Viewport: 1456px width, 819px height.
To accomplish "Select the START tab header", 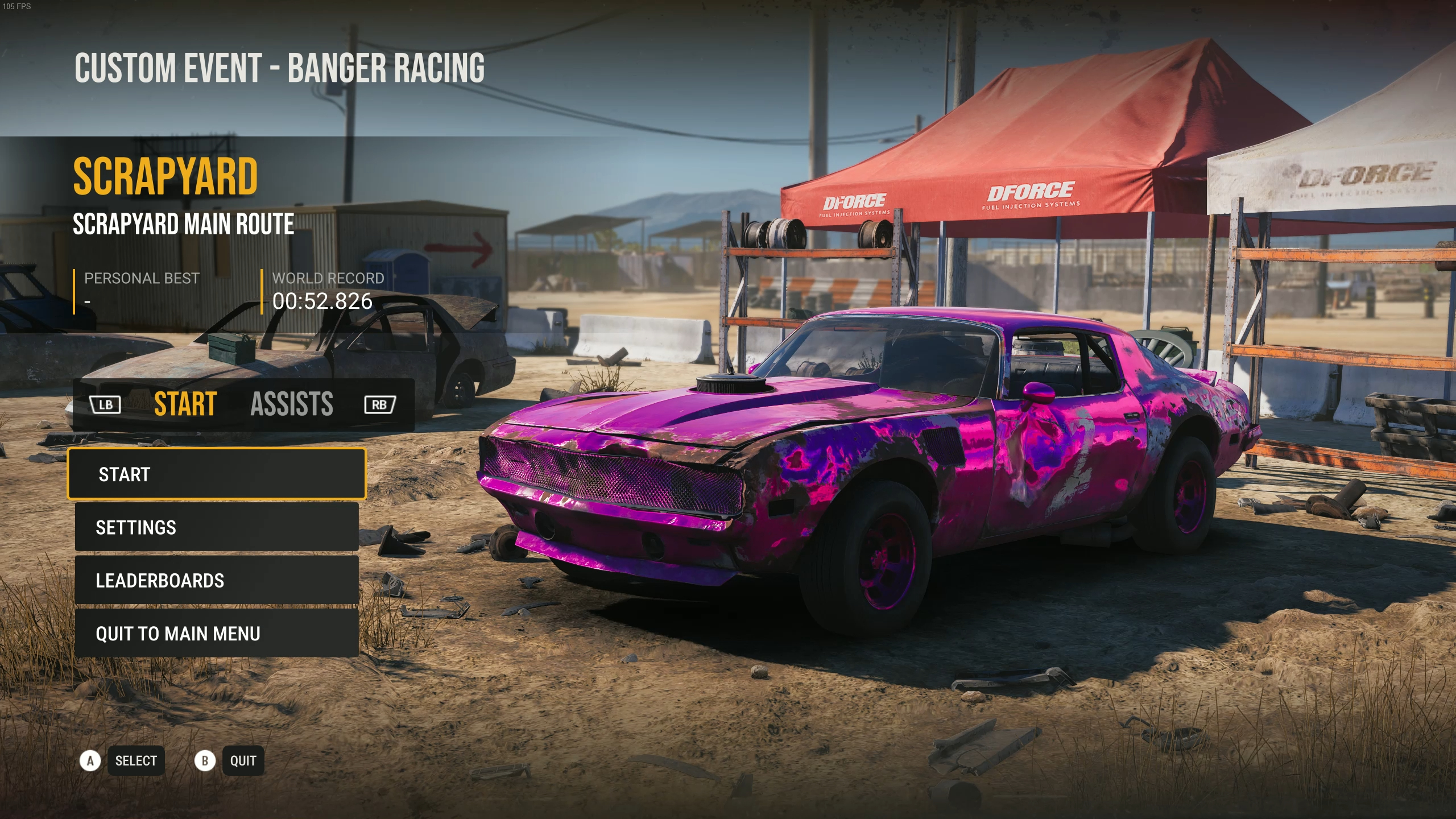I will 184,404.
